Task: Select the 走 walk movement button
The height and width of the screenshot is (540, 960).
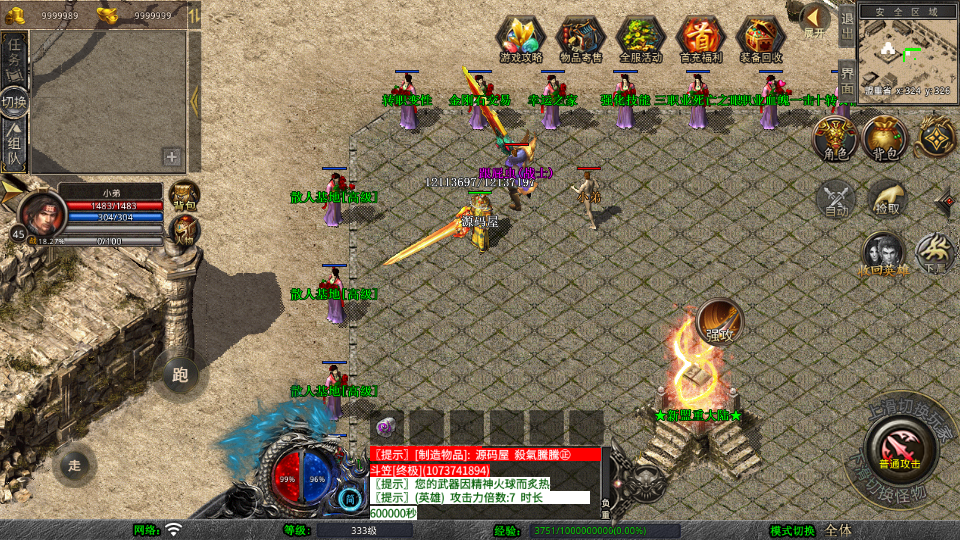Action: click(x=75, y=465)
